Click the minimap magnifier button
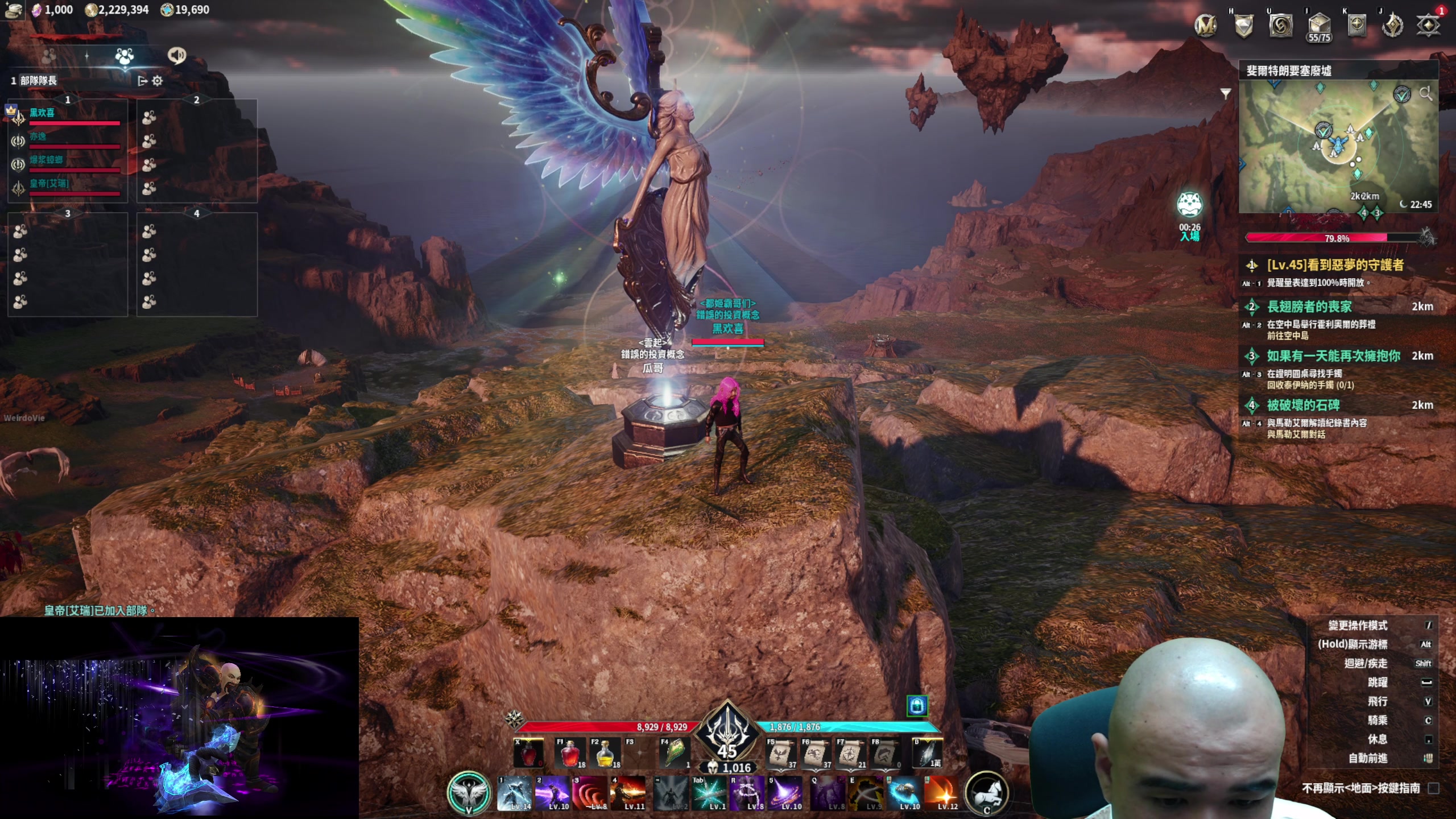The image size is (1456, 819). click(1425, 94)
